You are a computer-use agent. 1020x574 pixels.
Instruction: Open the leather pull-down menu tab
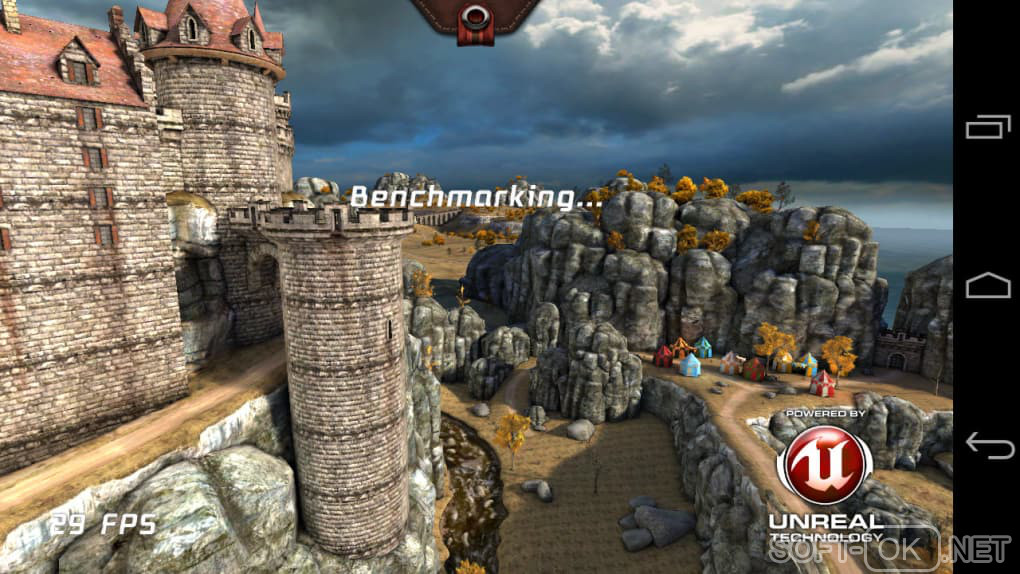476,17
